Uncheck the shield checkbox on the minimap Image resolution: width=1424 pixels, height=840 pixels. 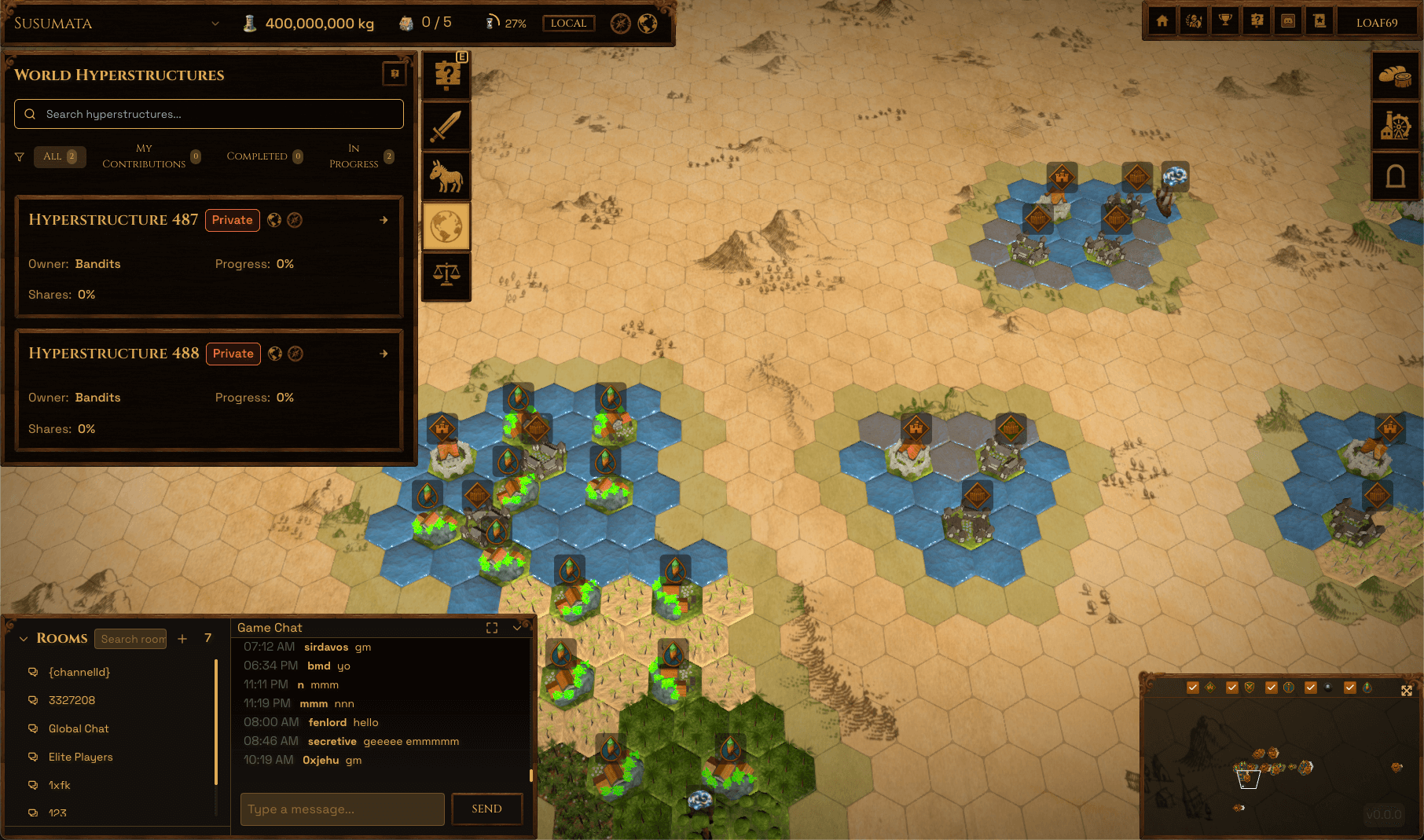[x=1231, y=687]
